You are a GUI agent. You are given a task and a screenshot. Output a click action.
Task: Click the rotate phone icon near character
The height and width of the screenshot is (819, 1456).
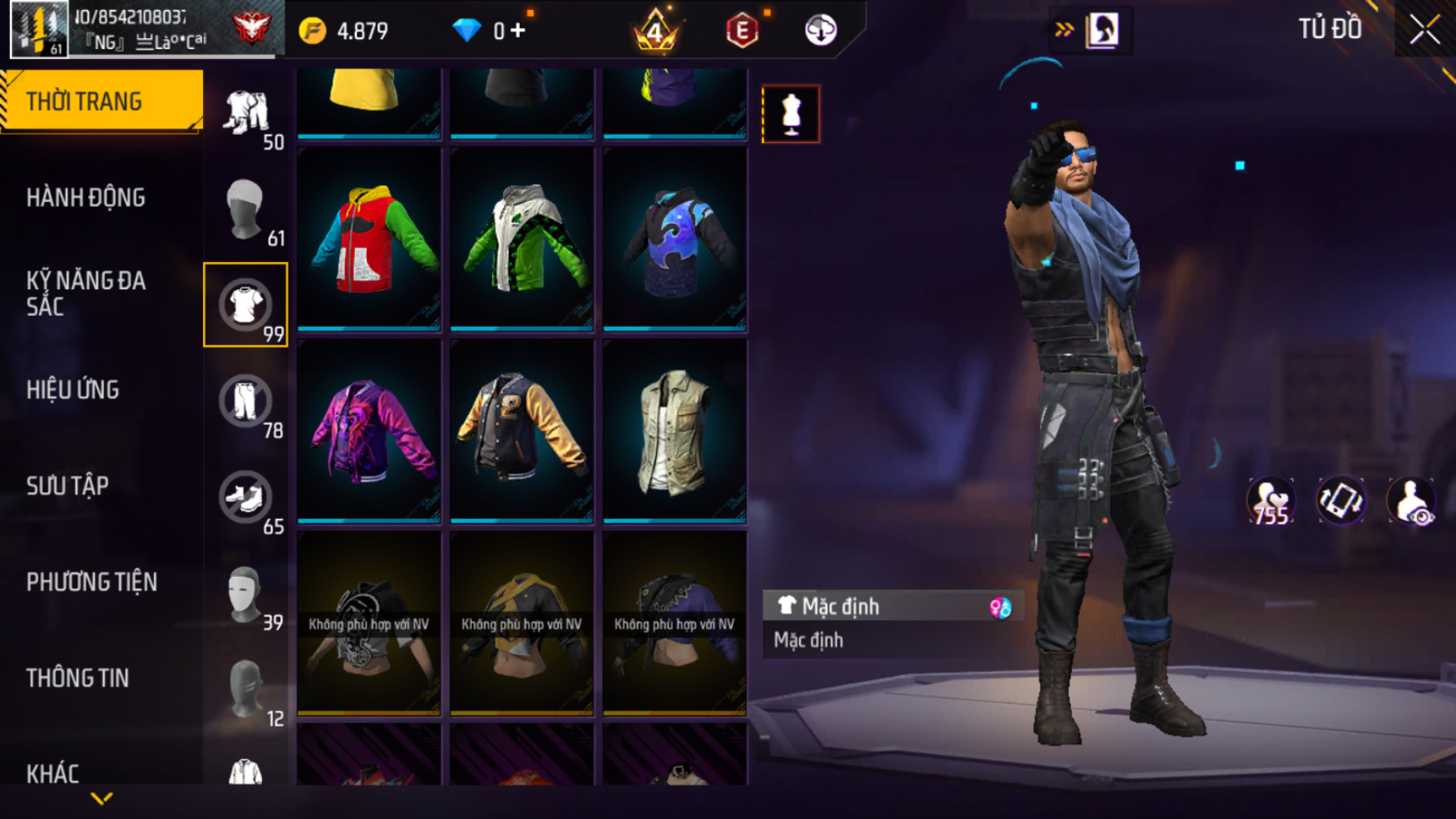click(1340, 501)
